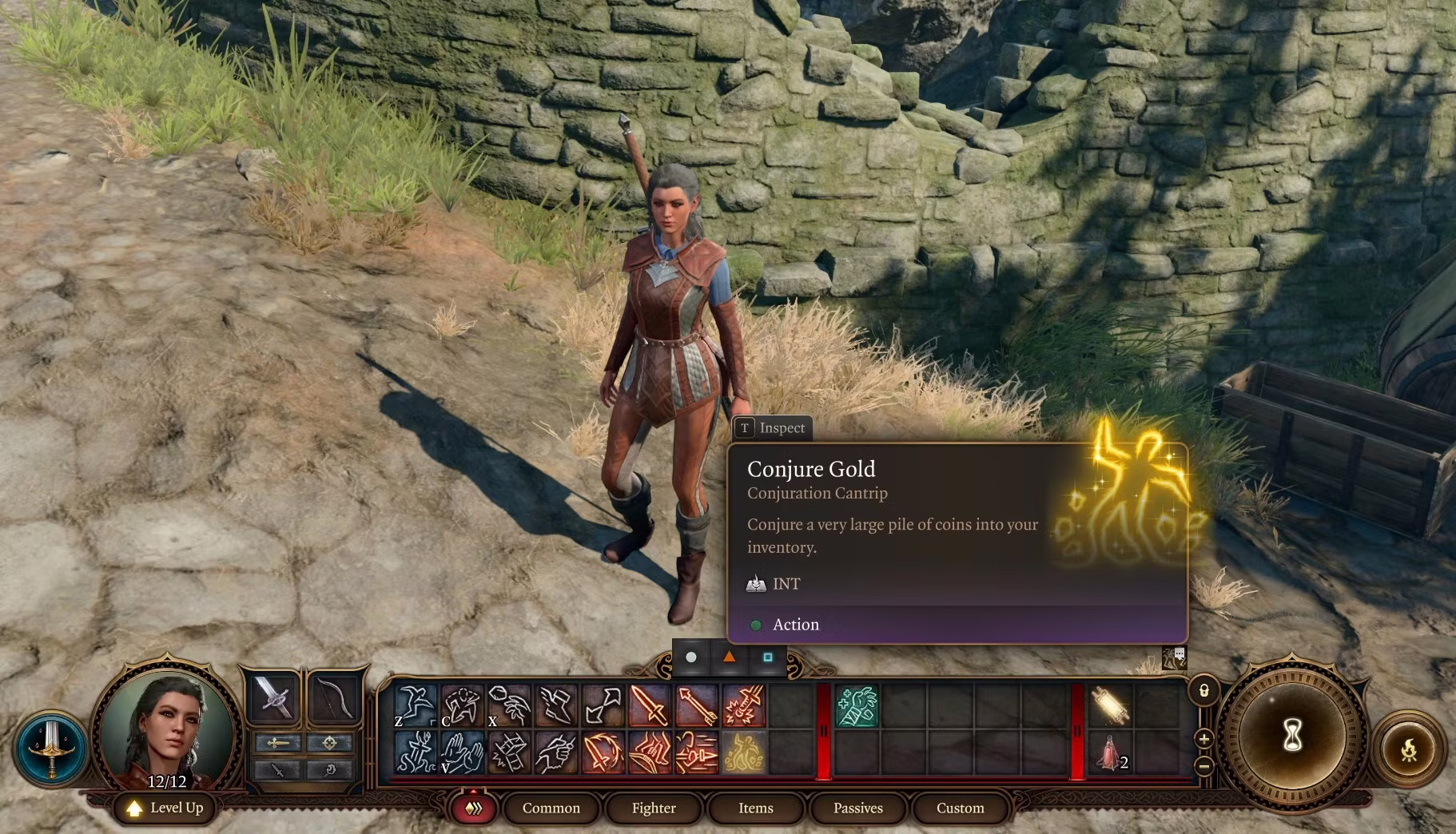Open the campfire camp button
This screenshot has width=1456, height=834.
click(x=1408, y=749)
